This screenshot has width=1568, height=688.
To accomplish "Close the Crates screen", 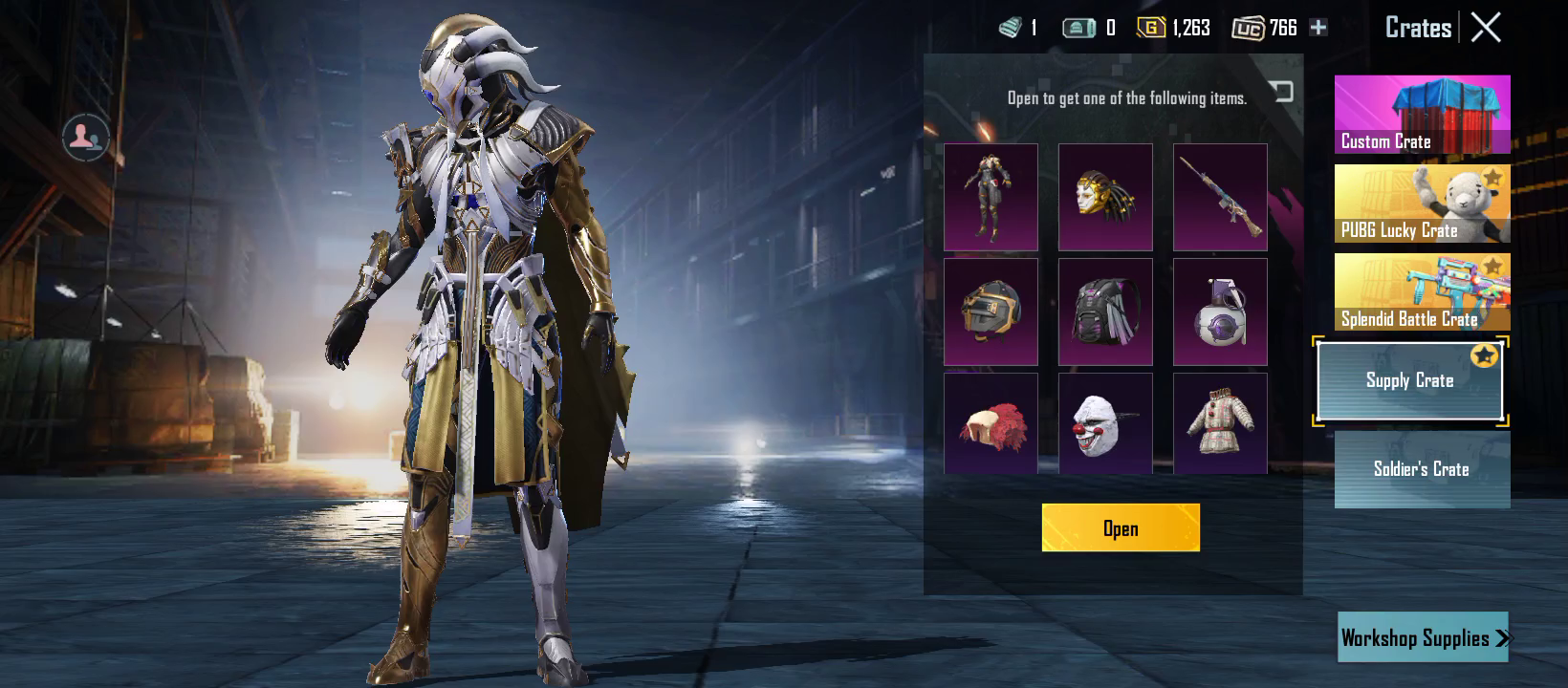I will coord(1486,27).
